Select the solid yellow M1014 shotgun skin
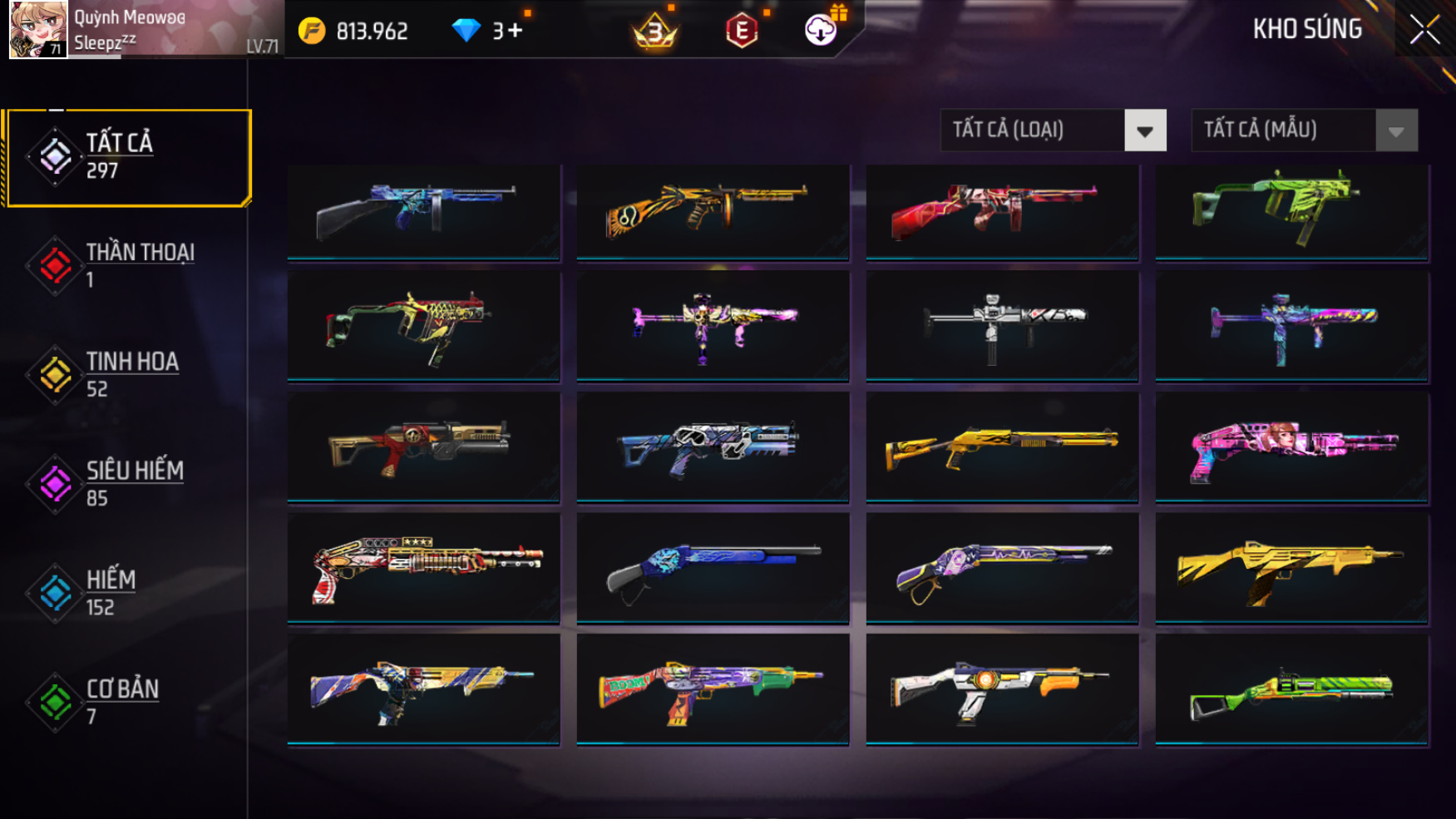Screen dimensions: 1456x819 pos(1002,447)
